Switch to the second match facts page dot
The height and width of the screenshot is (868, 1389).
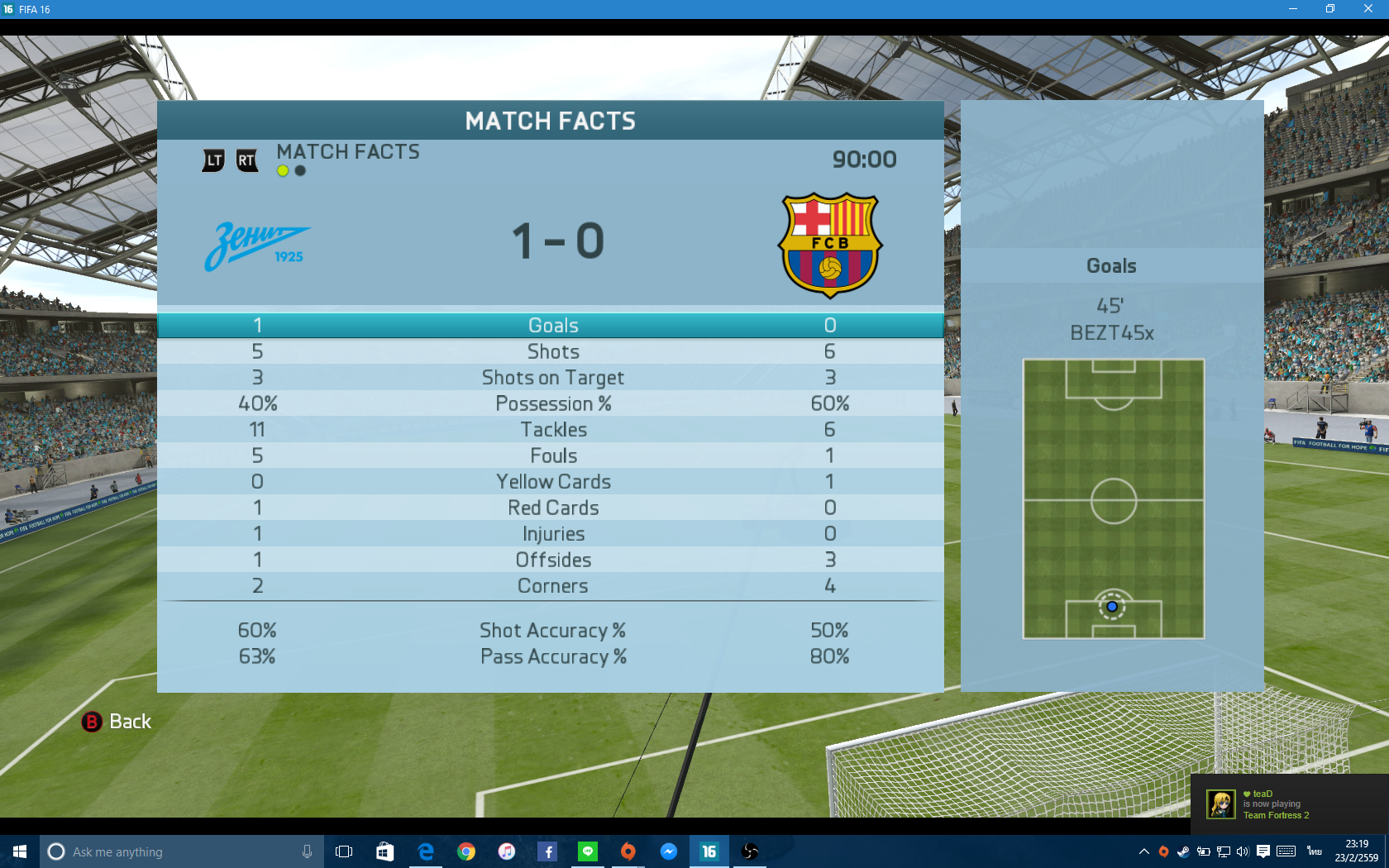pyautogui.click(x=300, y=171)
